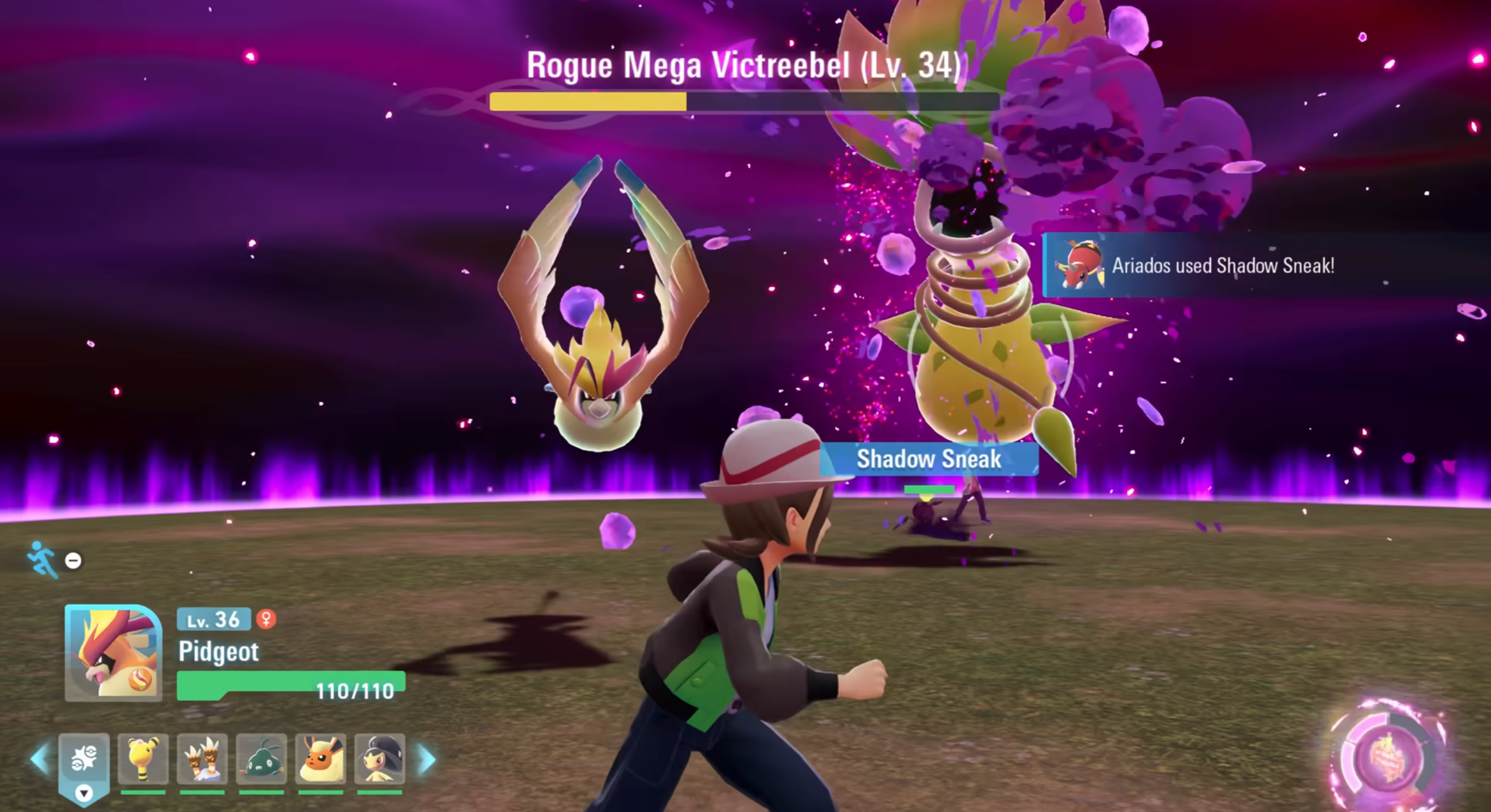Cycle party bar with the left arrow
The width and height of the screenshot is (1491, 812).
40,759
